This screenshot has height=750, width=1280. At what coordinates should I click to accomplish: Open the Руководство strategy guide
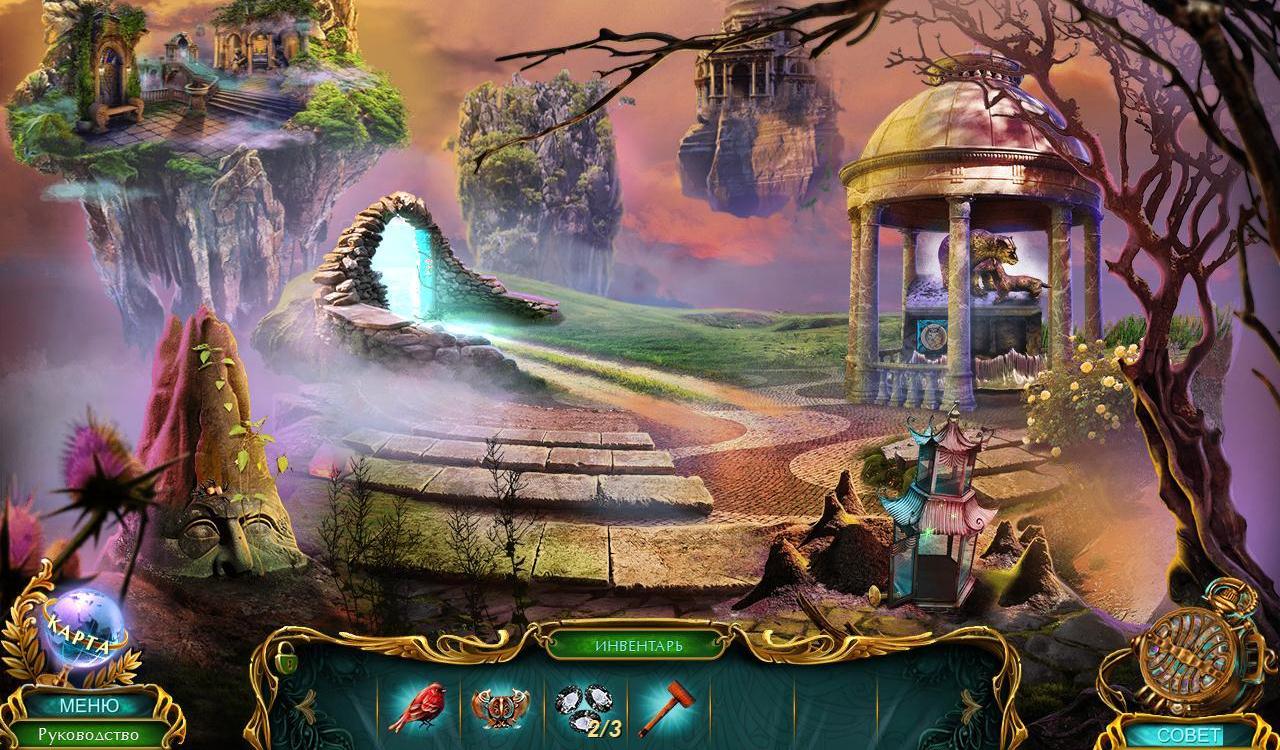coord(88,735)
